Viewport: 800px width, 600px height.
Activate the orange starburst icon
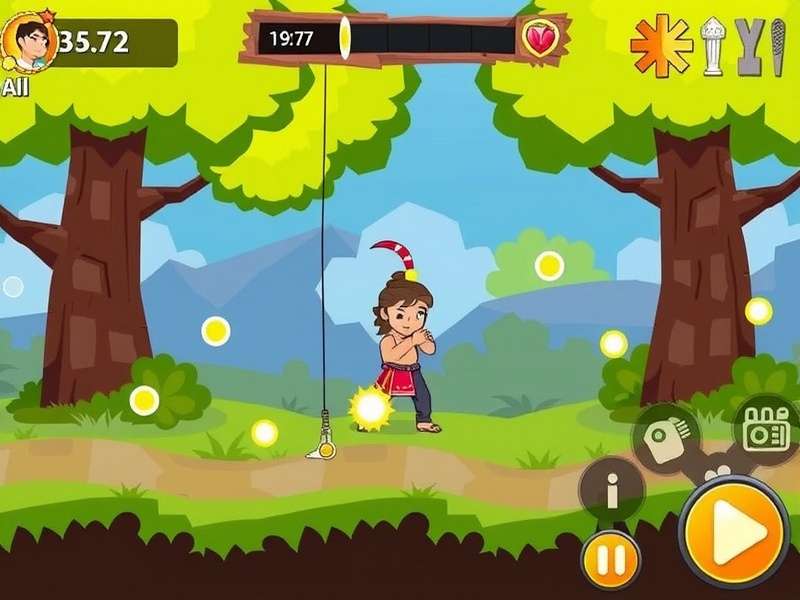662,45
